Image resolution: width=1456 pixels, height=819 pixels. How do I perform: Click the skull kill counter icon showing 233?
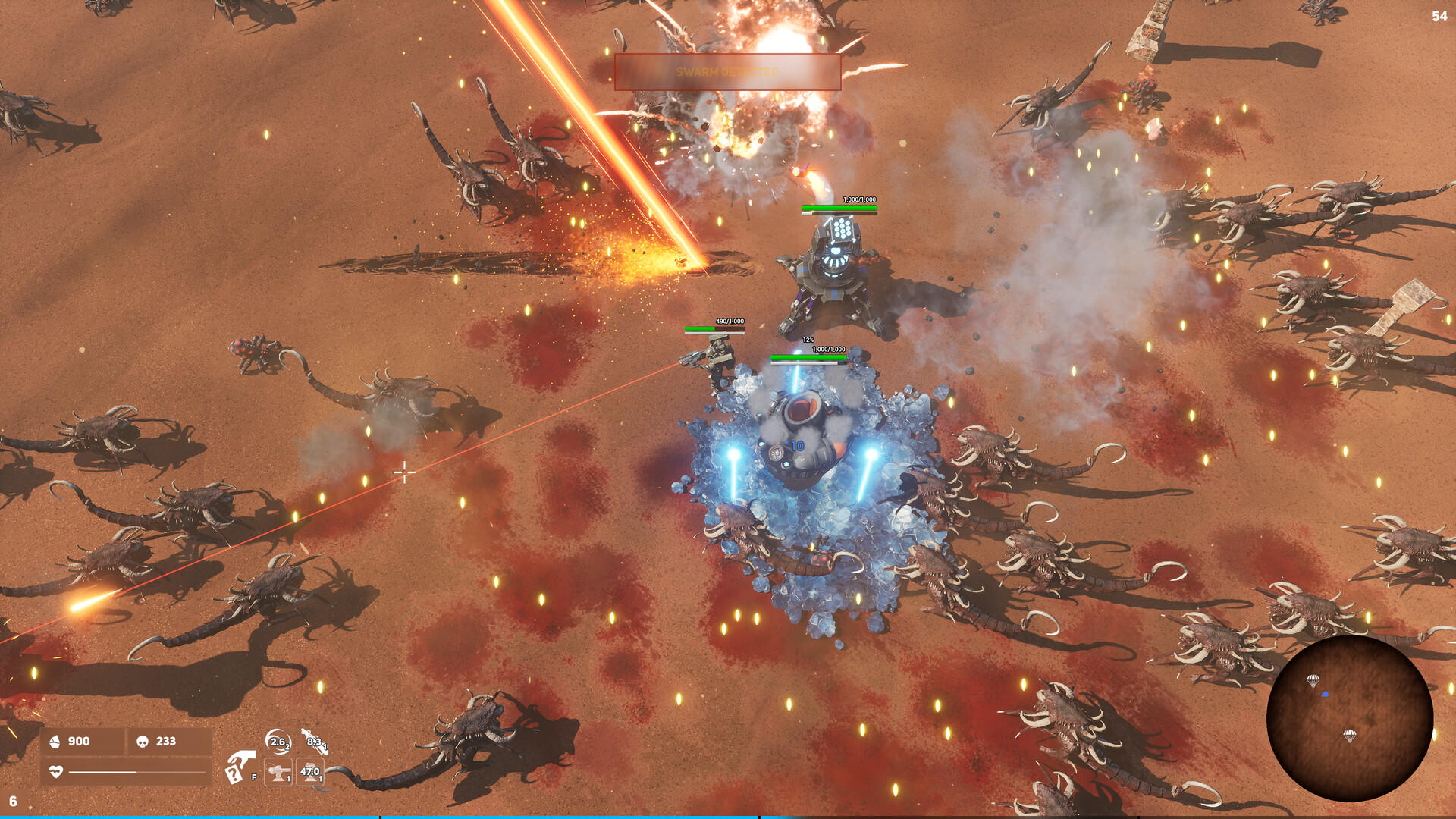pos(142,742)
